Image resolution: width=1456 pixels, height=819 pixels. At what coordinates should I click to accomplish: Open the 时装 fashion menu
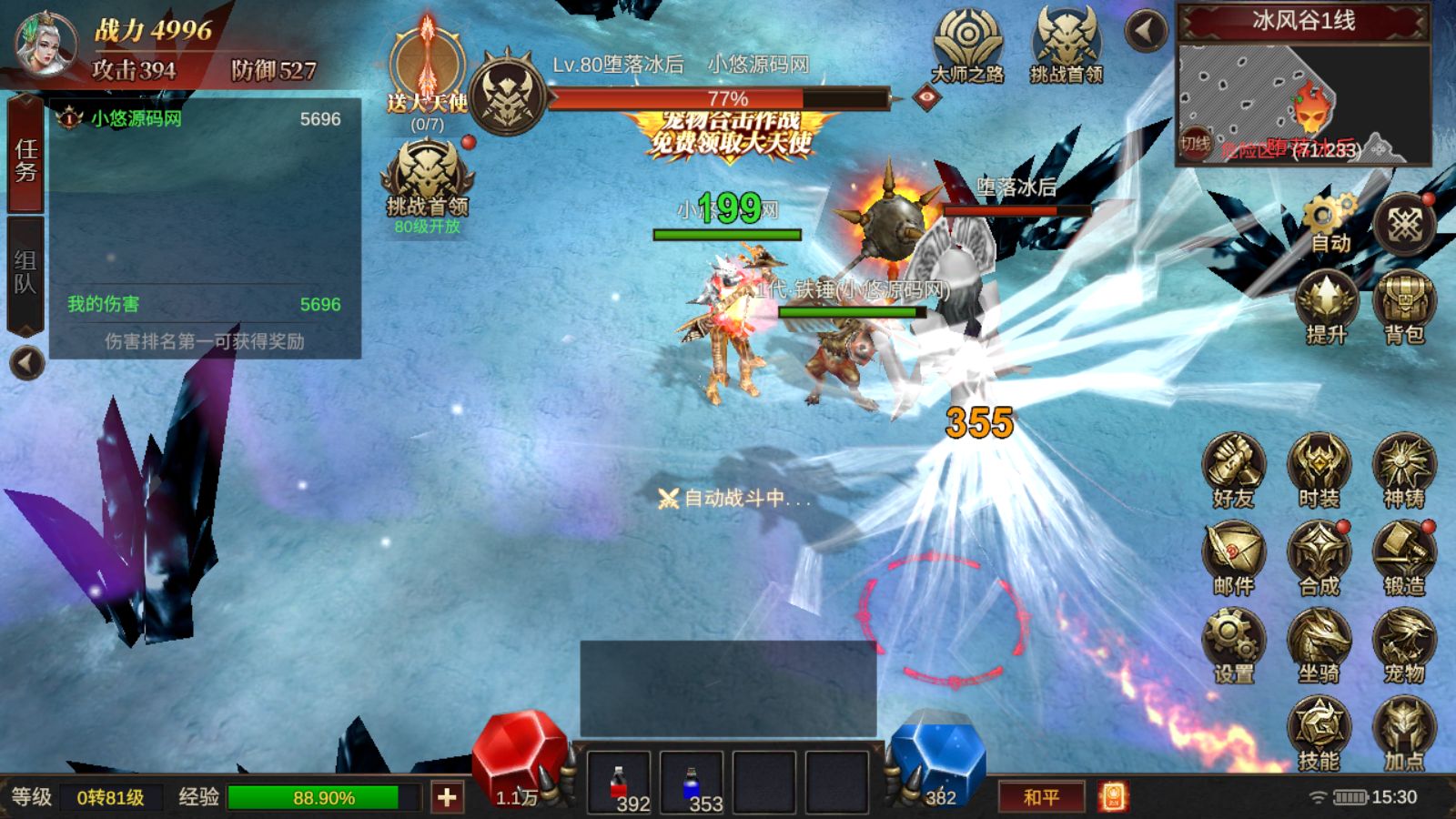coord(1319,471)
